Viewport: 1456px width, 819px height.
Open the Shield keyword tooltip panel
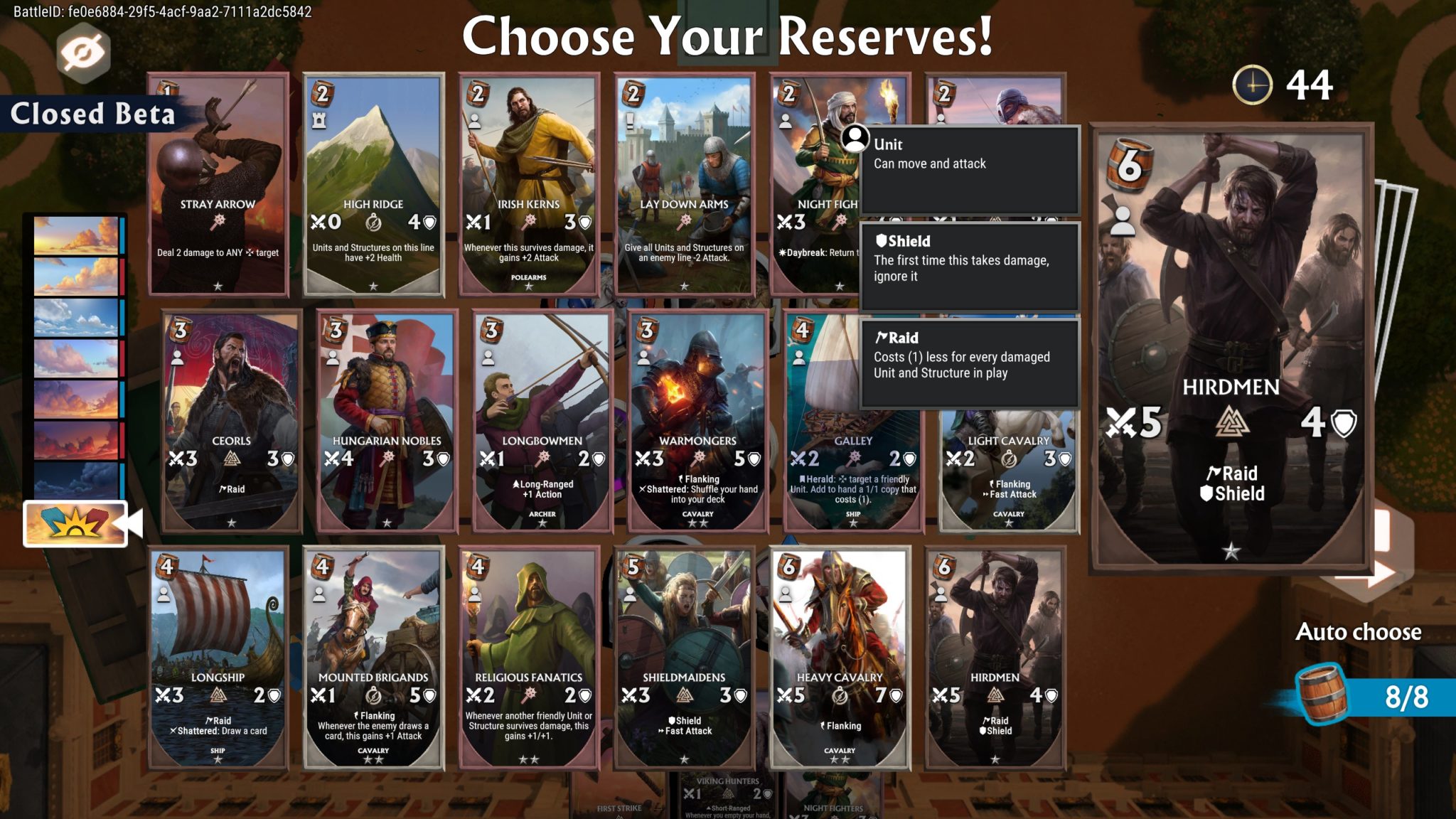[970, 267]
